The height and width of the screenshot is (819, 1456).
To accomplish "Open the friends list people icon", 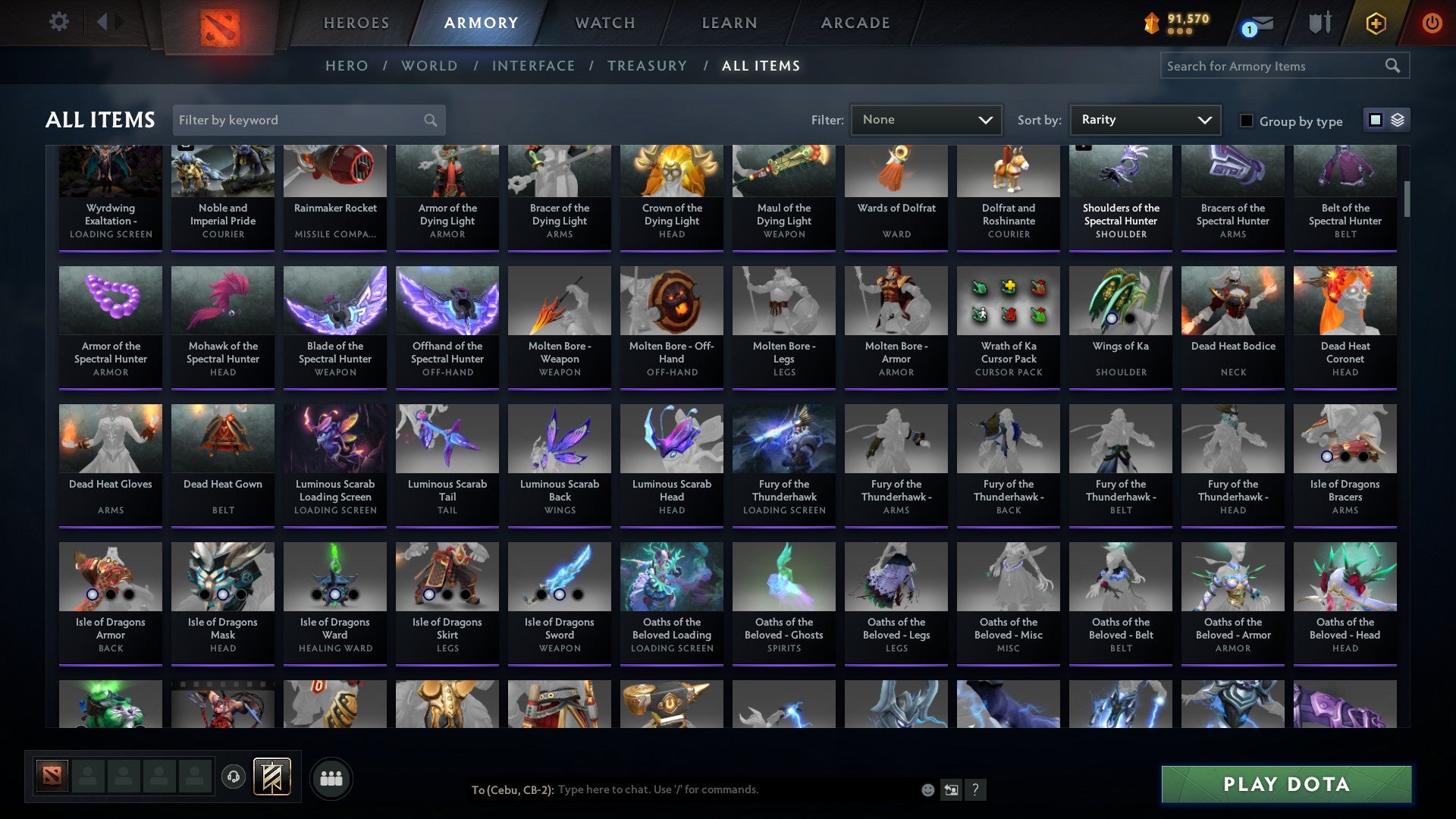I will coord(331,777).
